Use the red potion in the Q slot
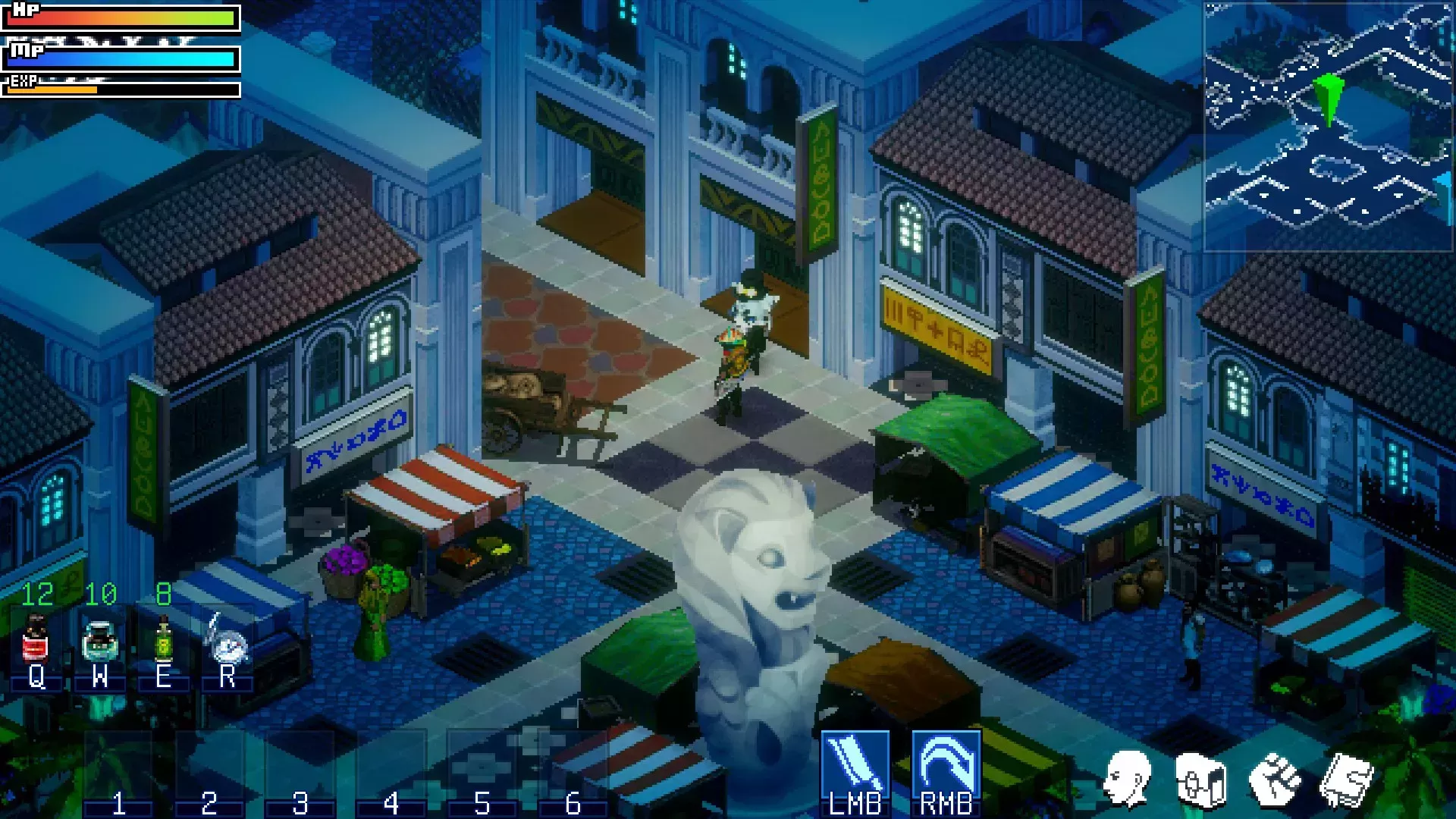This screenshot has width=1456, height=819. tap(35, 641)
